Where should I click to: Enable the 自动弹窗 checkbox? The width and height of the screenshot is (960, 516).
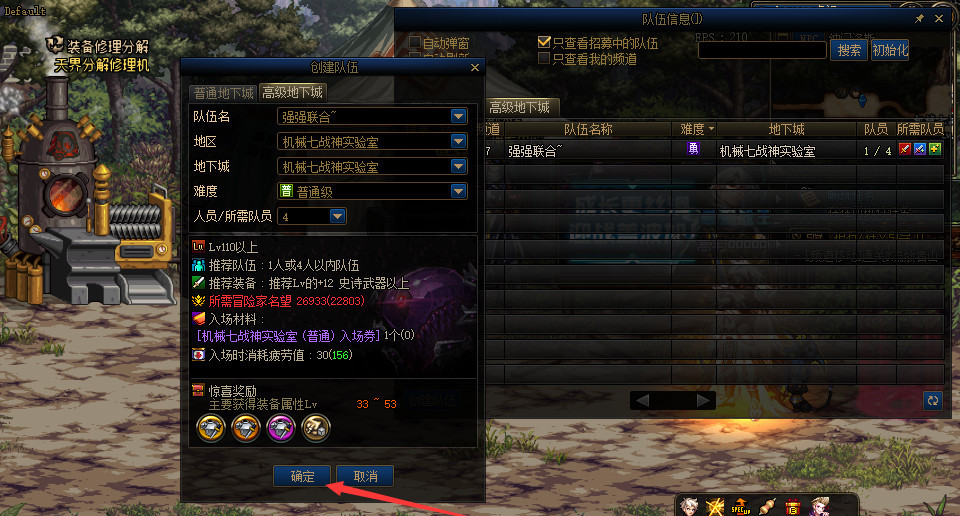[x=415, y=43]
